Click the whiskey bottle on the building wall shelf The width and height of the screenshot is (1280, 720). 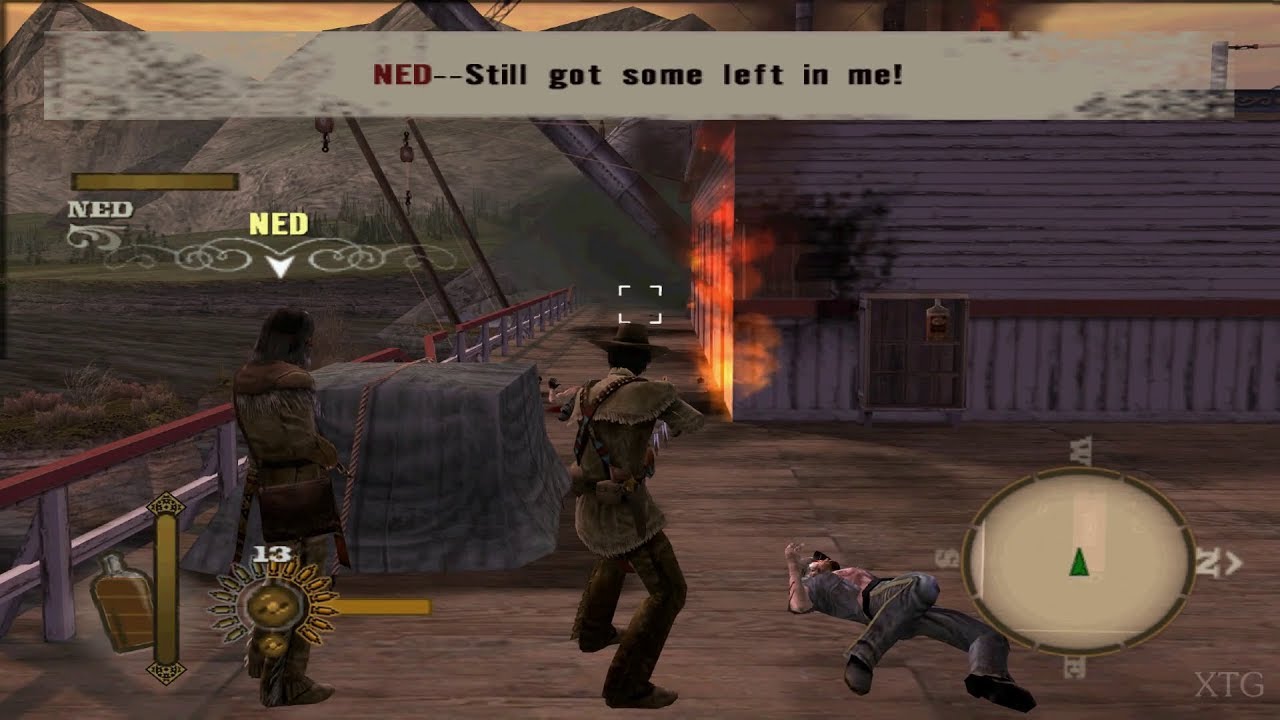[x=938, y=320]
